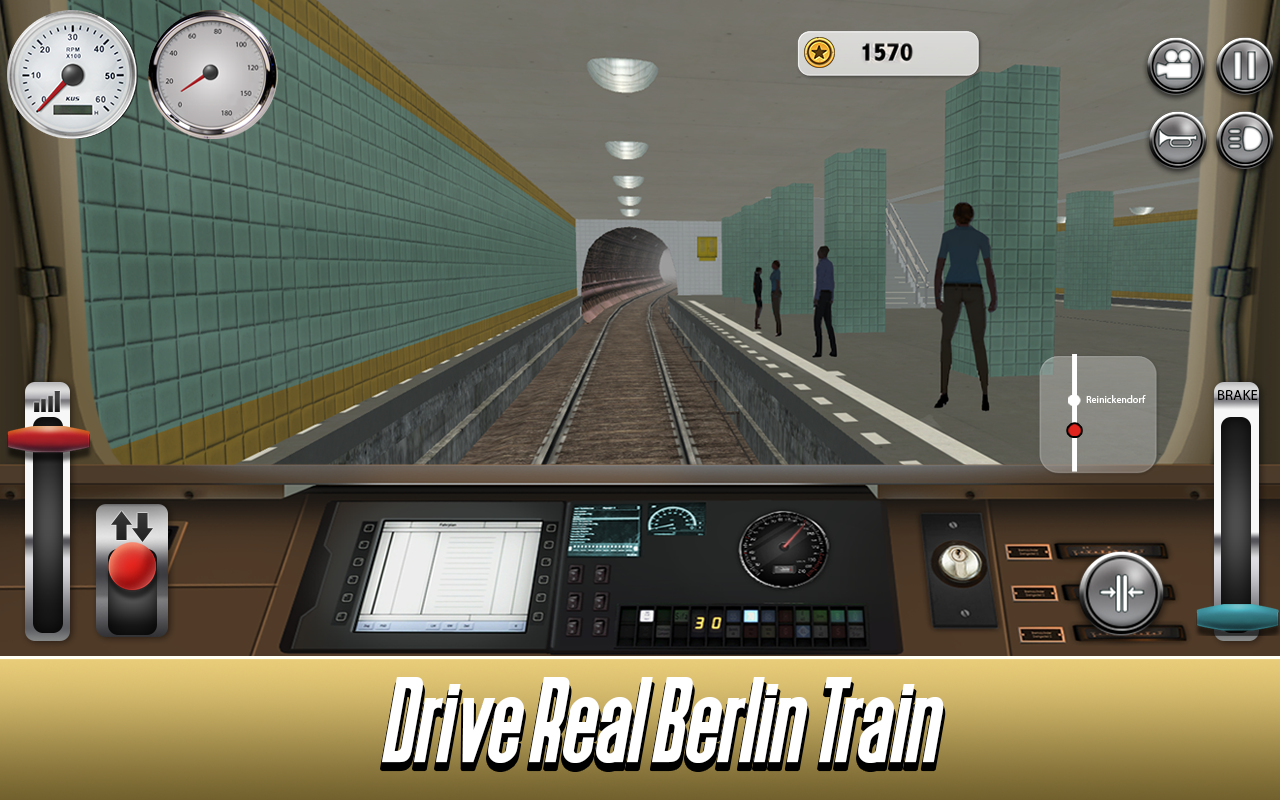Push the throttle lever forward

tap(47, 435)
